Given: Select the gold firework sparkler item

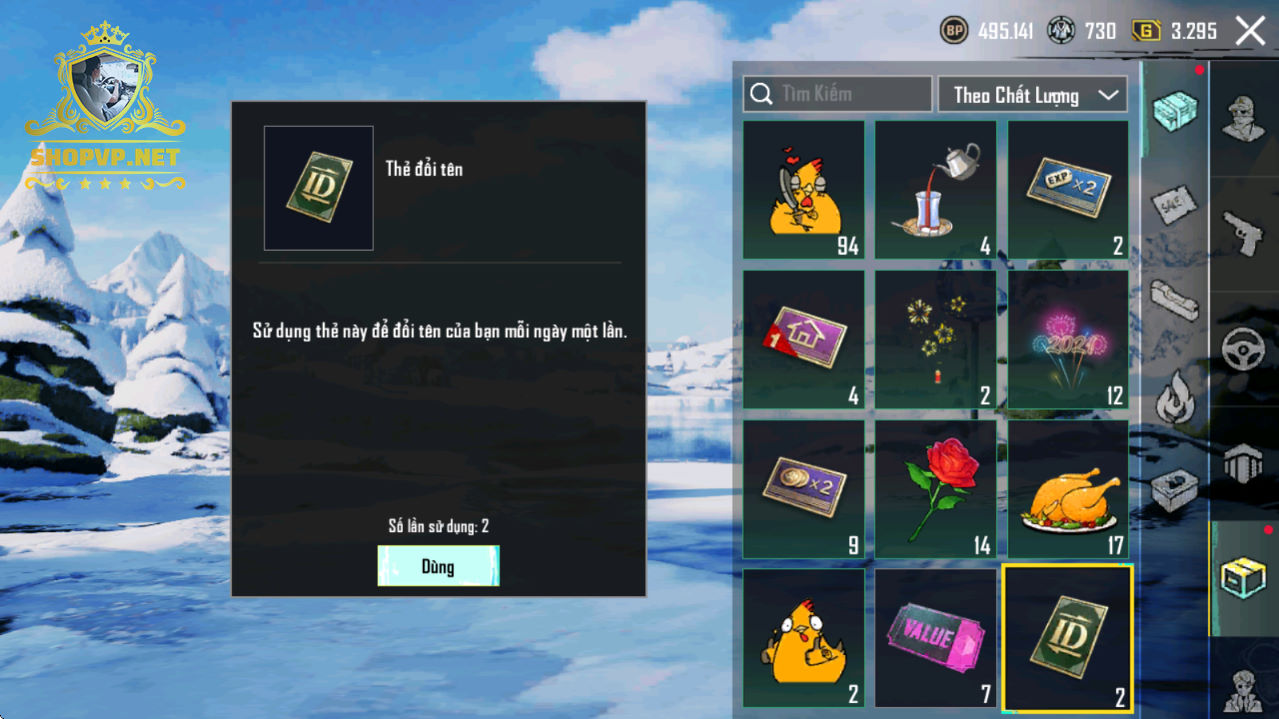Looking at the screenshot, I should pos(936,339).
